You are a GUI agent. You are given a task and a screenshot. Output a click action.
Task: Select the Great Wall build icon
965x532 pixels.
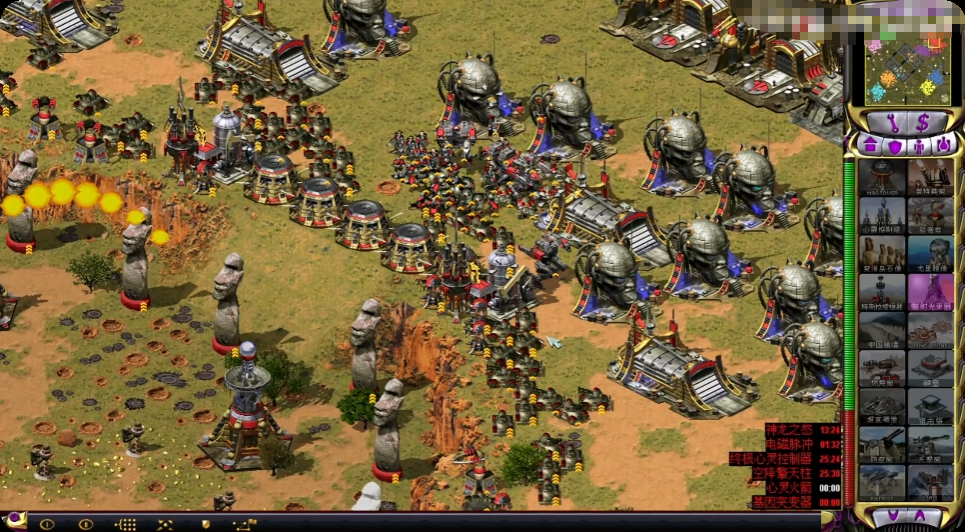881,329
